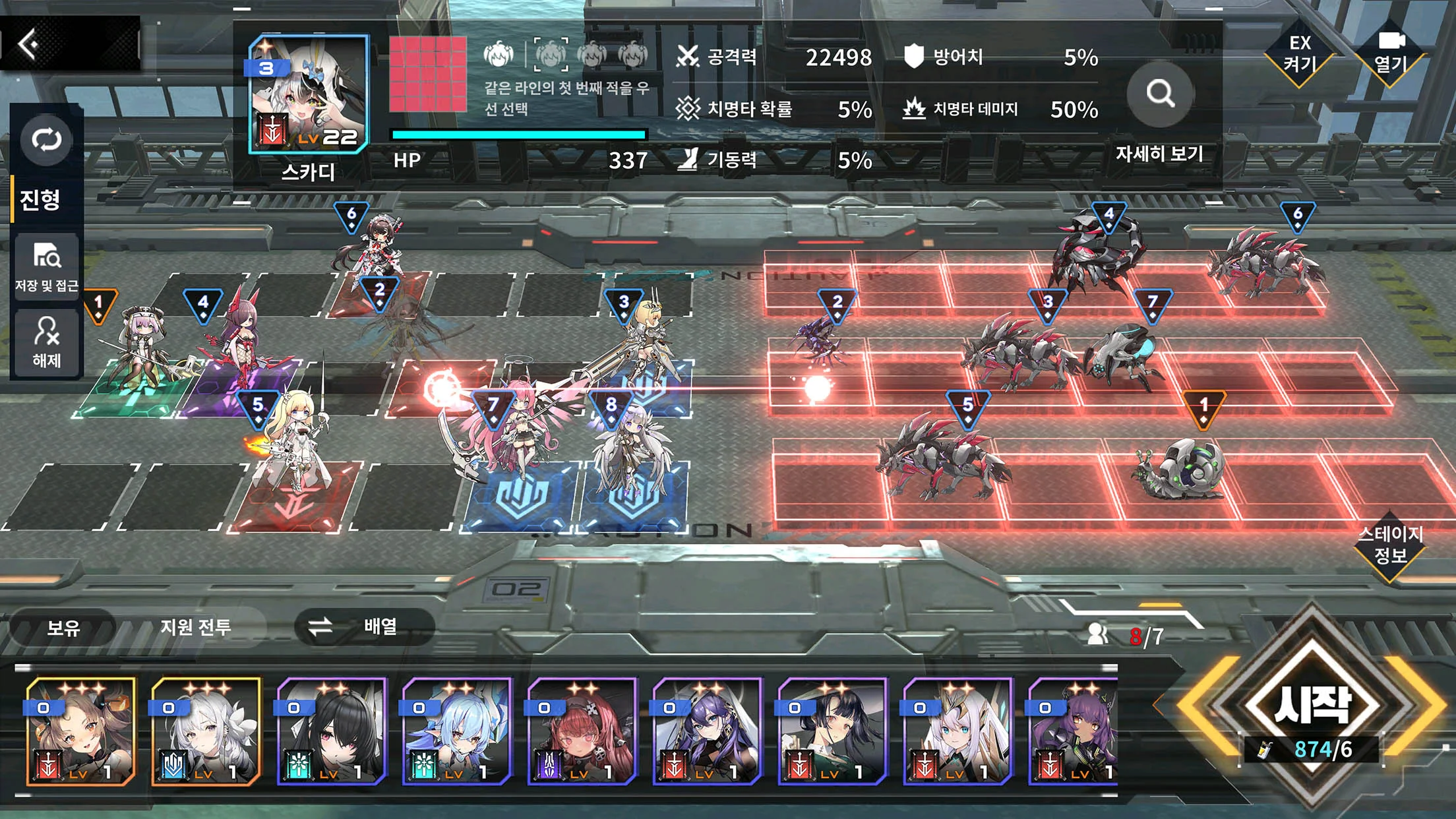
Task: Start the battle with 시작
Action: (x=1311, y=705)
